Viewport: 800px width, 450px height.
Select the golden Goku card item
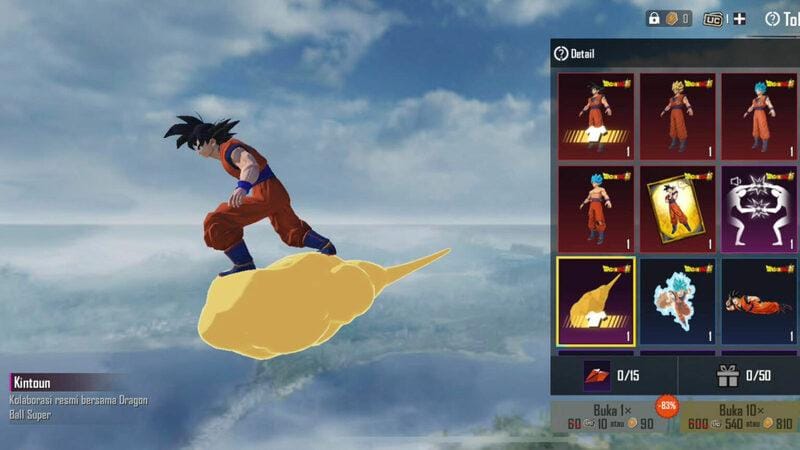[677, 208]
